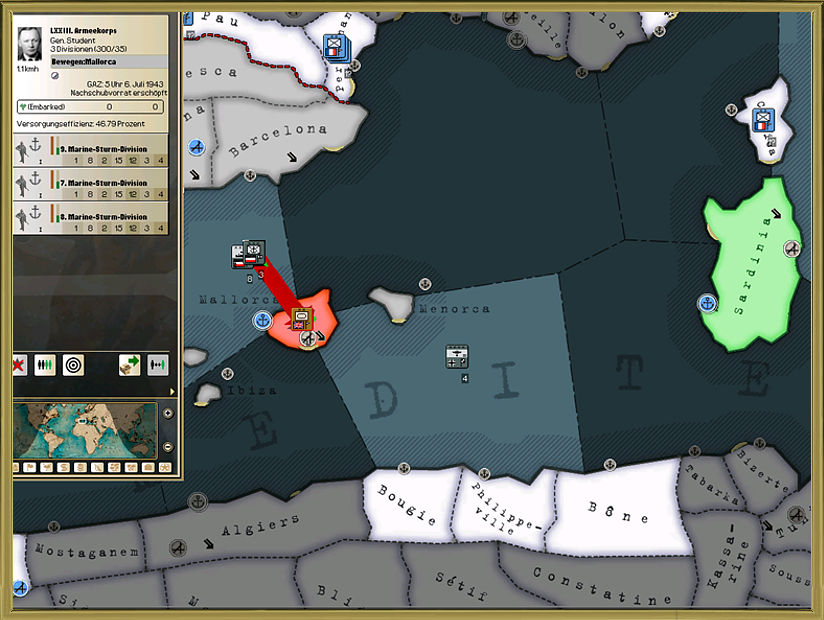Click the two-soldiers swap button
This screenshot has height=620, width=824.
pos(157,365)
